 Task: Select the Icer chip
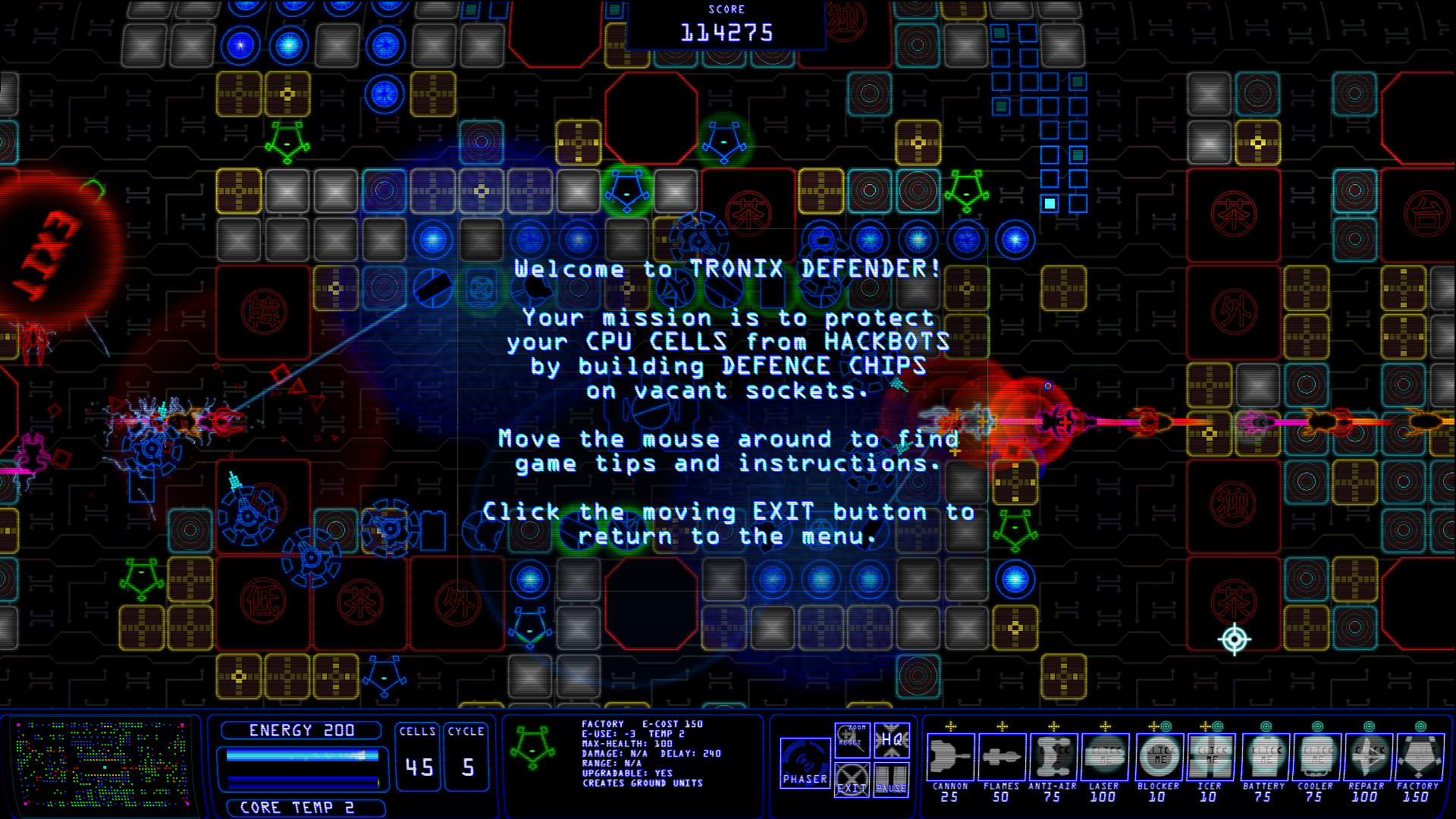click(x=1212, y=758)
